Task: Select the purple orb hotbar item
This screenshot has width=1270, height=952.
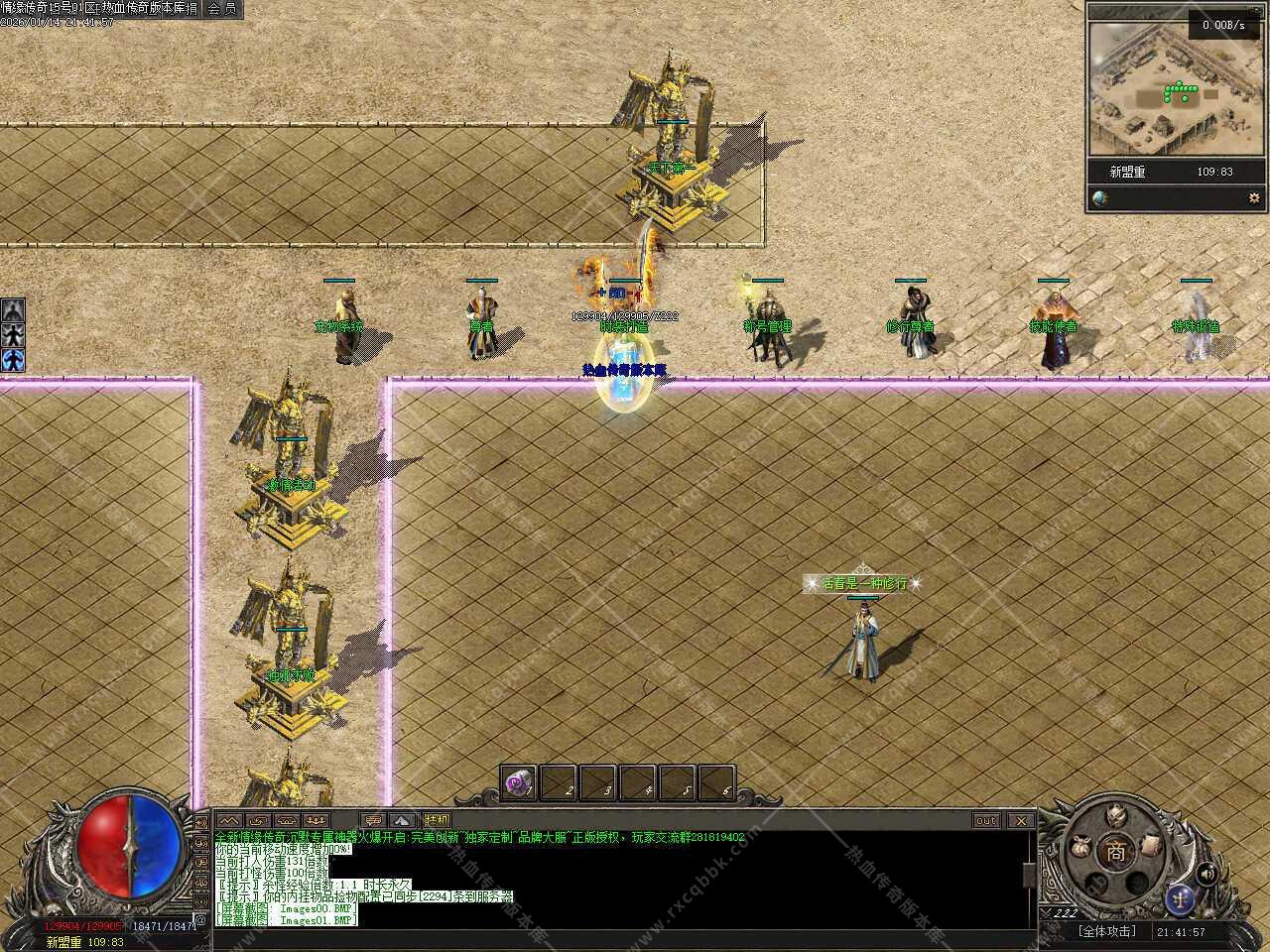Action: pyautogui.click(x=518, y=782)
